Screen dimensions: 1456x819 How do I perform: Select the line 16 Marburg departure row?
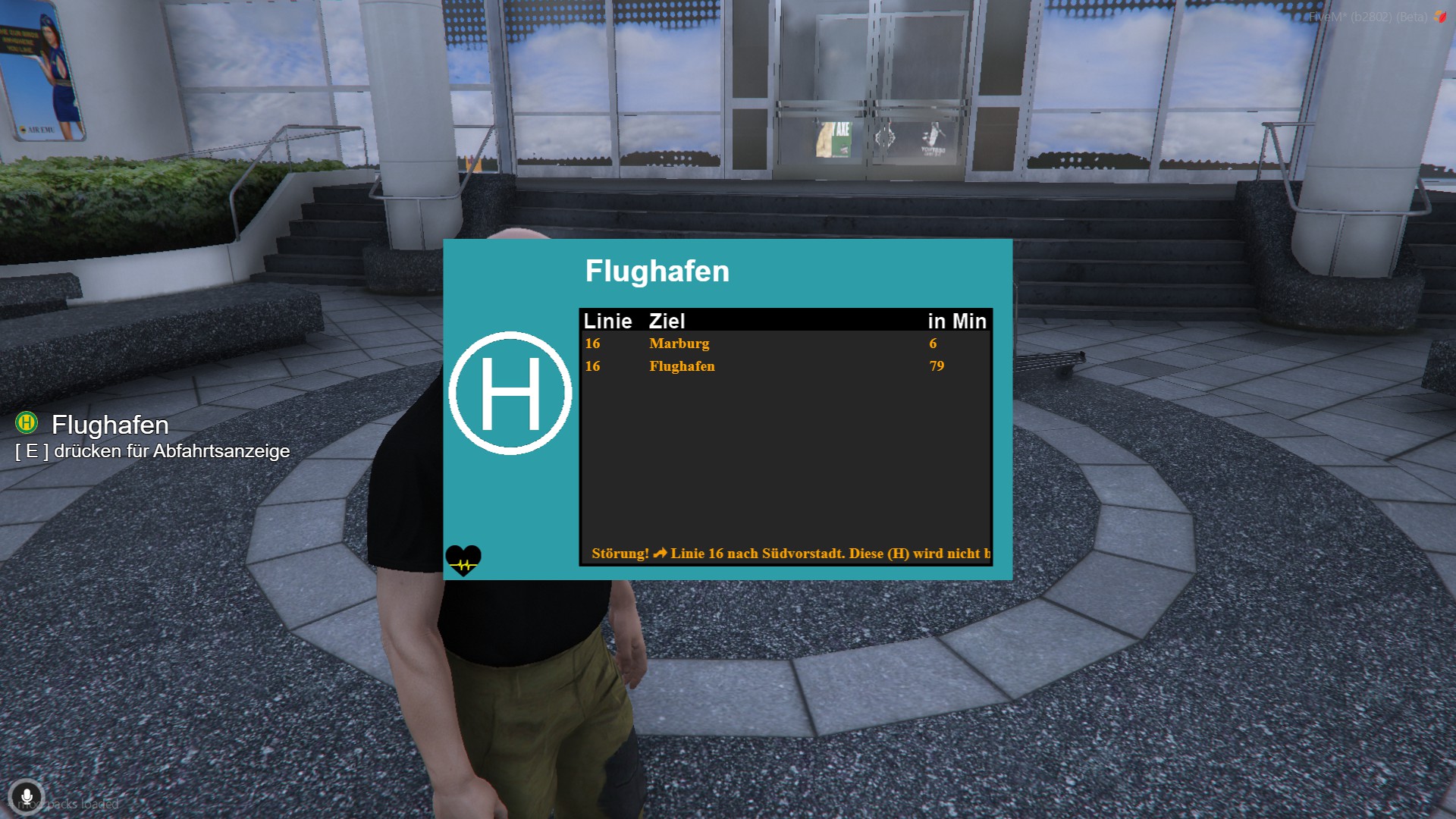tap(785, 344)
